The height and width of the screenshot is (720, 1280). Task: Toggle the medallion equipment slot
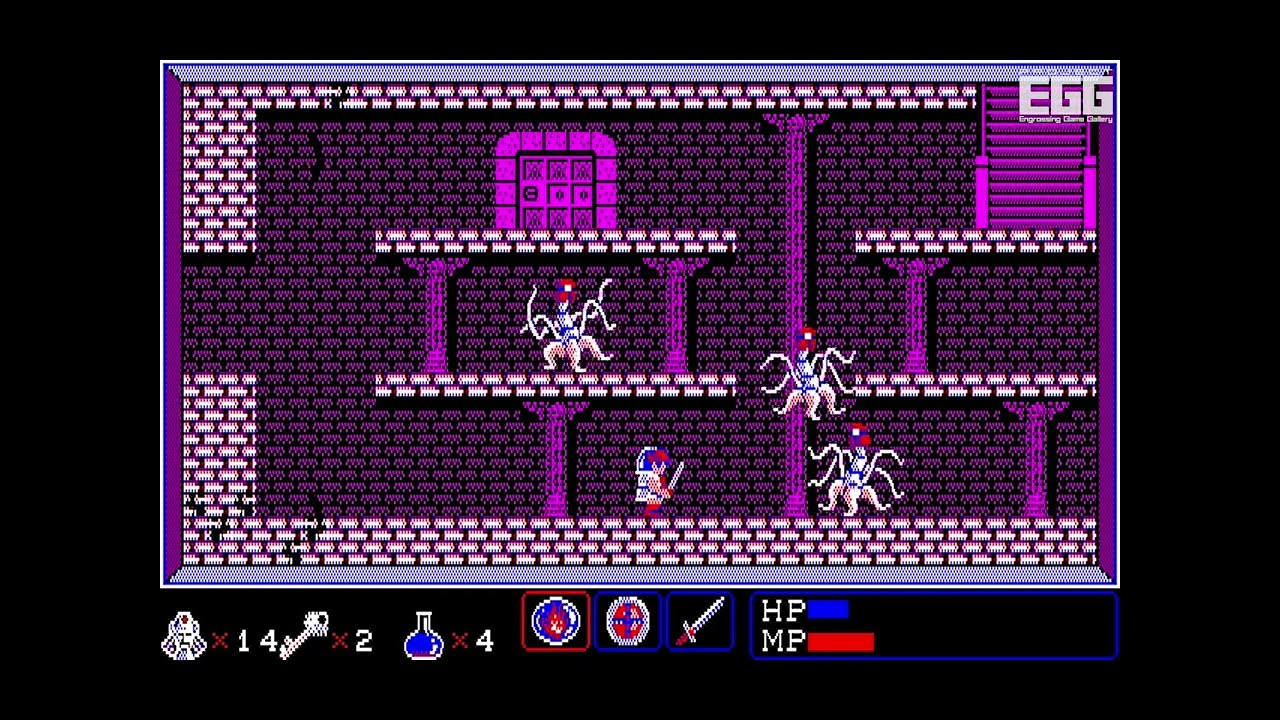tap(628, 621)
